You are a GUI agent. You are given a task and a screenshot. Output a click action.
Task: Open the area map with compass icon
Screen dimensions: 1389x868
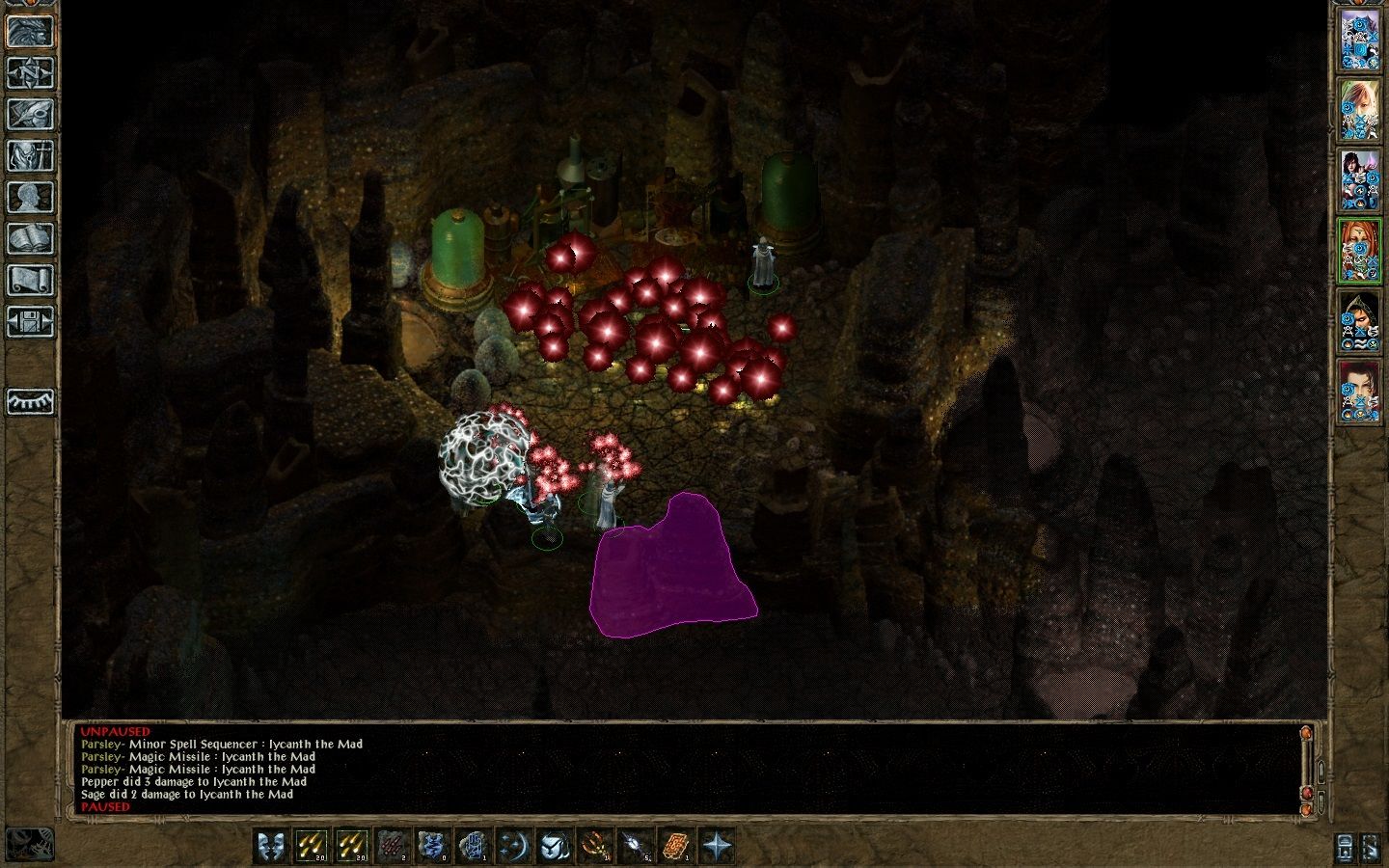pyautogui.click(x=30, y=72)
